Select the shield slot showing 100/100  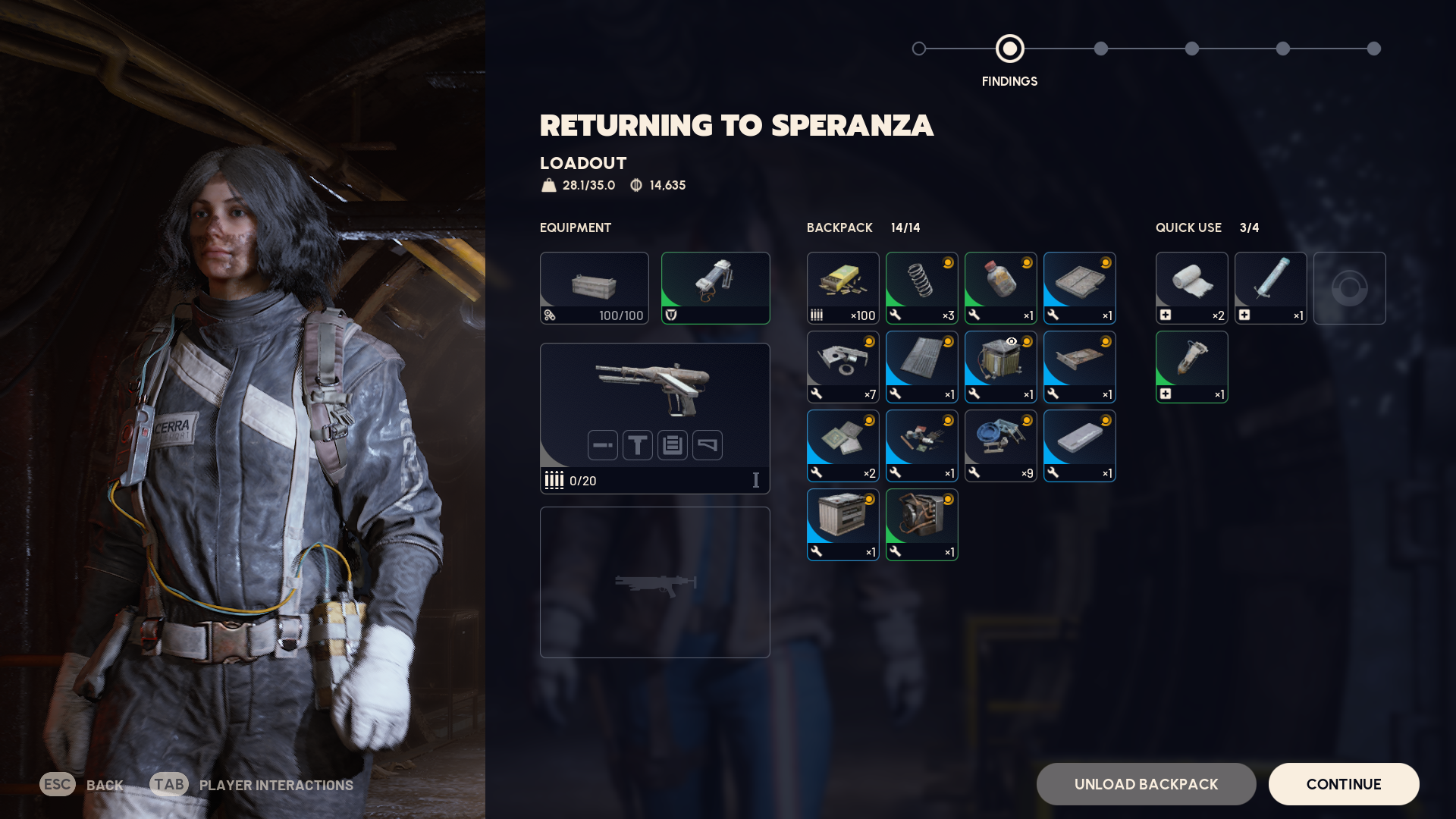click(594, 288)
